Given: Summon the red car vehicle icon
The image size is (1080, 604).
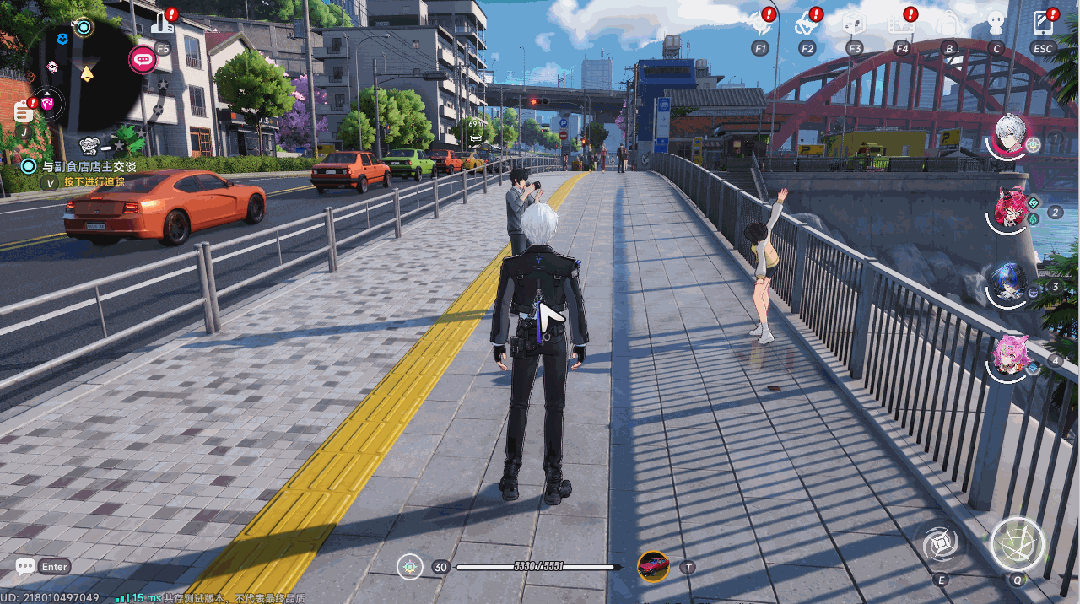Looking at the screenshot, I should (x=653, y=566).
